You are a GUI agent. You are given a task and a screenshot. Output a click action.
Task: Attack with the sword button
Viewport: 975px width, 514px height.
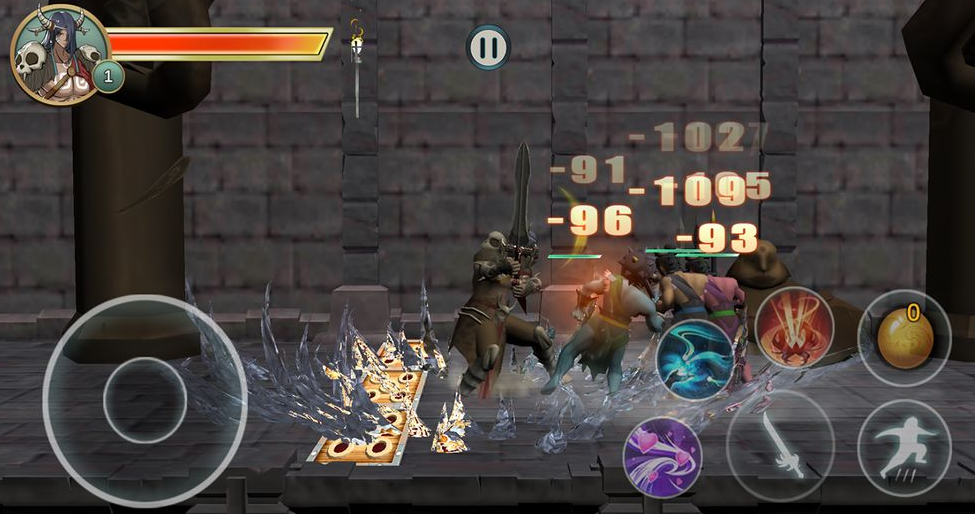(x=780, y=444)
